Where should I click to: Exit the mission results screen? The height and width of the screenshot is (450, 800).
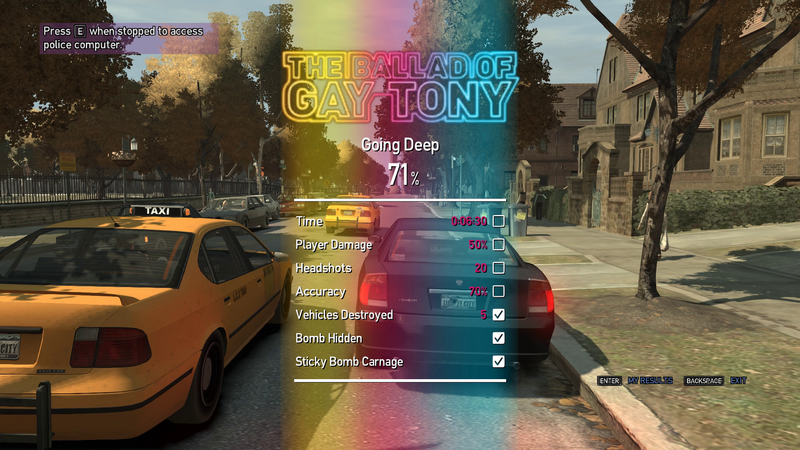click(x=738, y=381)
